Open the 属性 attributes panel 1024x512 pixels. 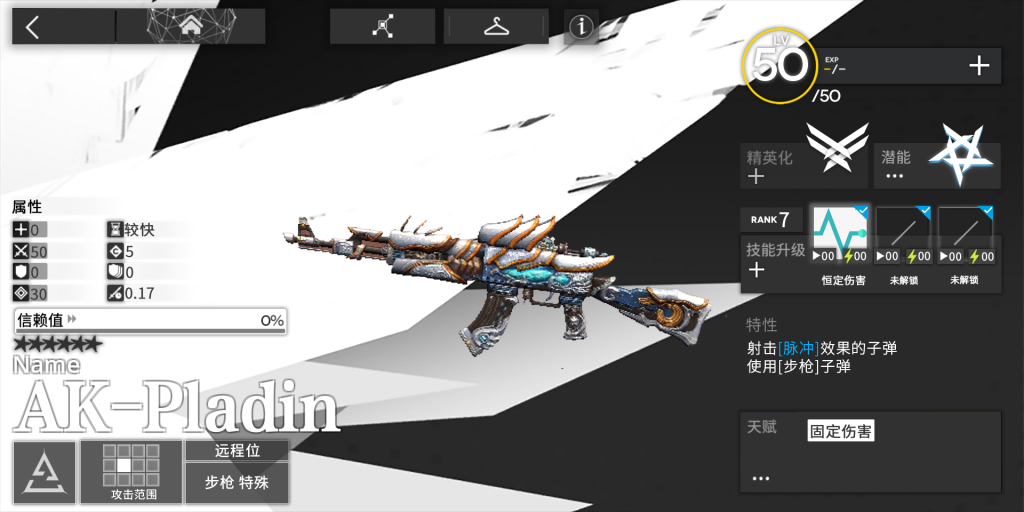click(x=27, y=207)
